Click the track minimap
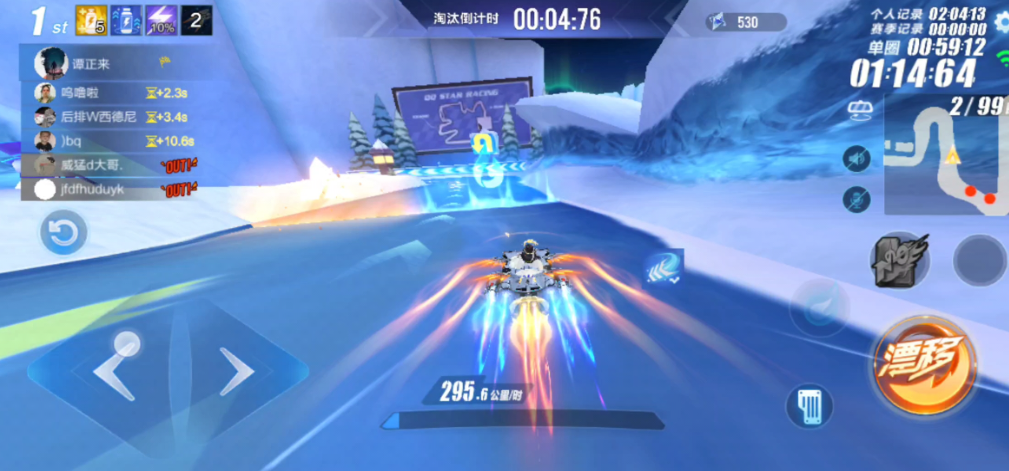The height and width of the screenshot is (471, 1009). pos(945,161)
